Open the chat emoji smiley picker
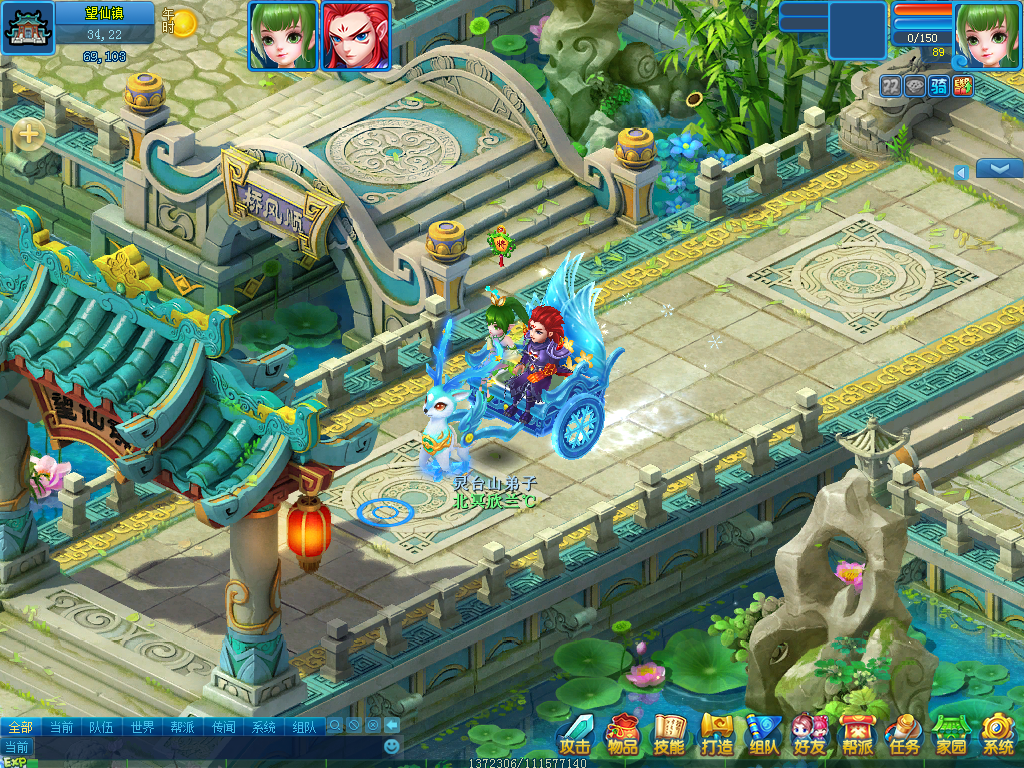This screenshot has height=768, width=1024. pos(392,746)
